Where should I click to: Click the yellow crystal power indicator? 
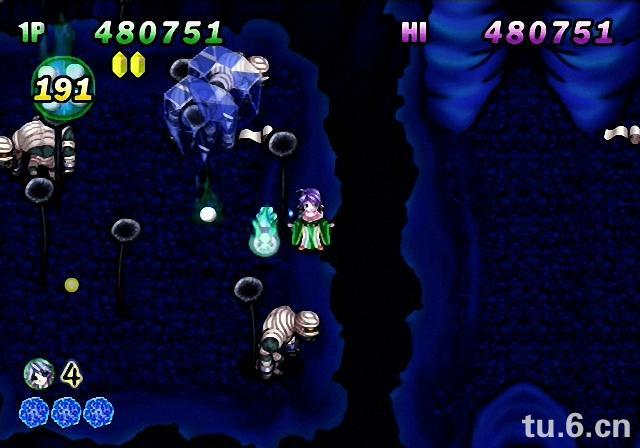[x=129, y=65]
